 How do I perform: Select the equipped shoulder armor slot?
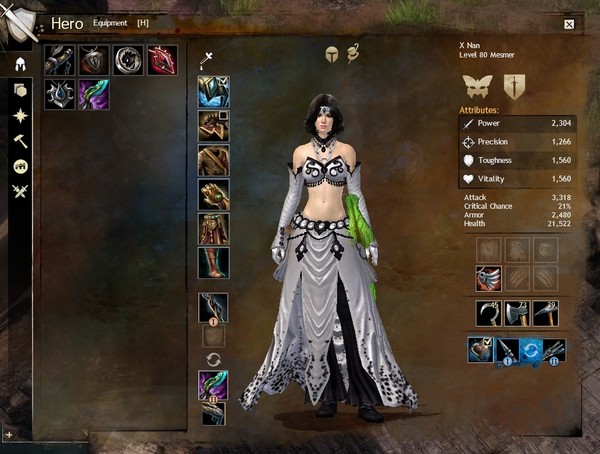point(213,126)
